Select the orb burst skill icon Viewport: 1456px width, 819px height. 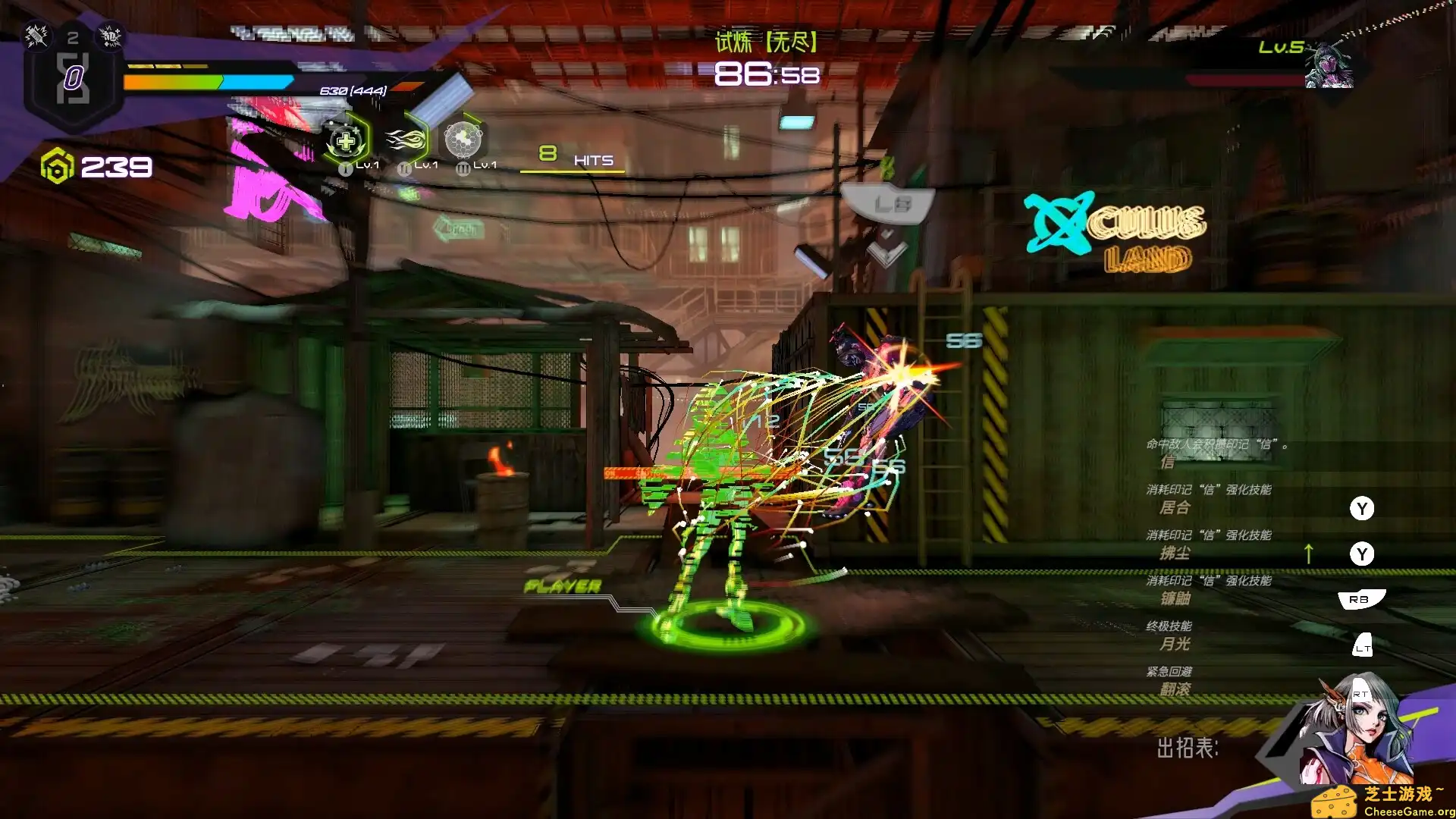click(466, 141)
